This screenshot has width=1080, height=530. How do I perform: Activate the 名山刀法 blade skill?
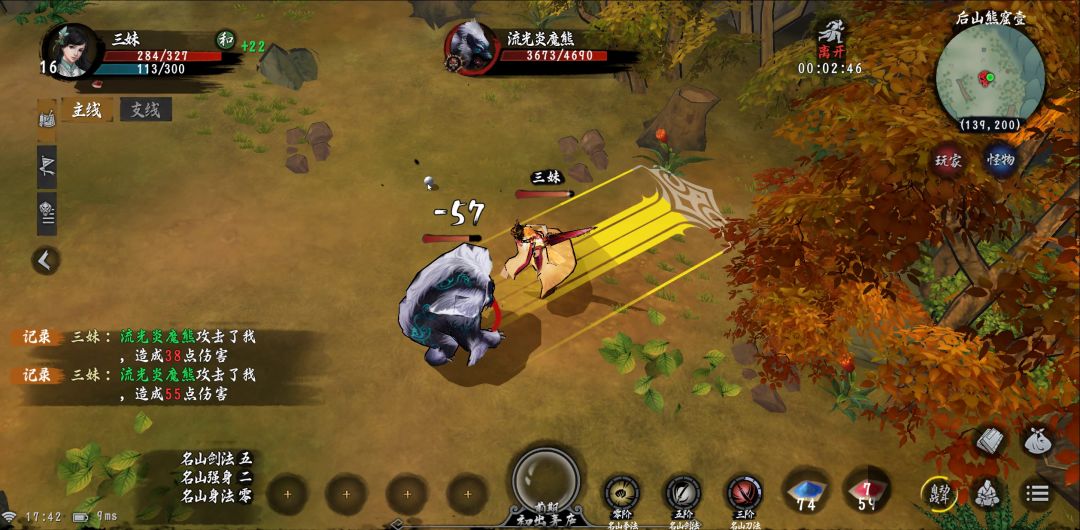tap(744, 493)
